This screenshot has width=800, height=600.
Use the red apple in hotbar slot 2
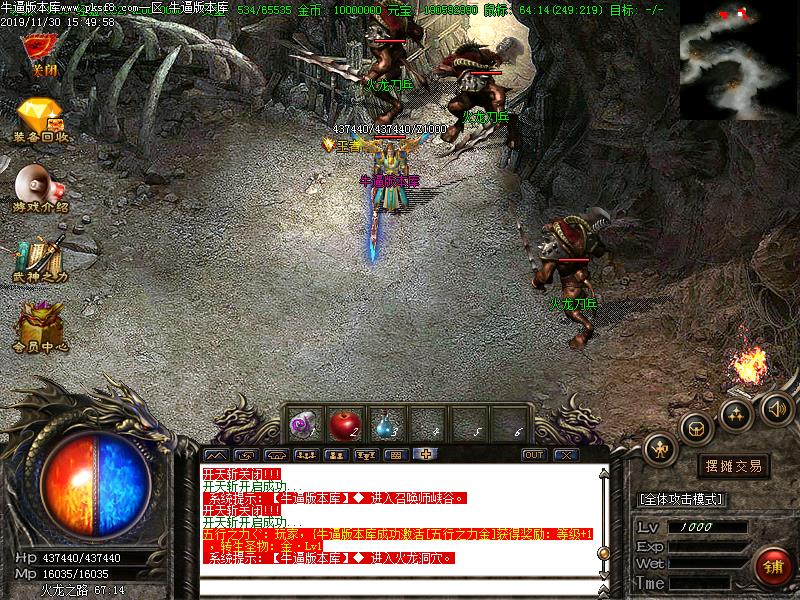point(346,424)
